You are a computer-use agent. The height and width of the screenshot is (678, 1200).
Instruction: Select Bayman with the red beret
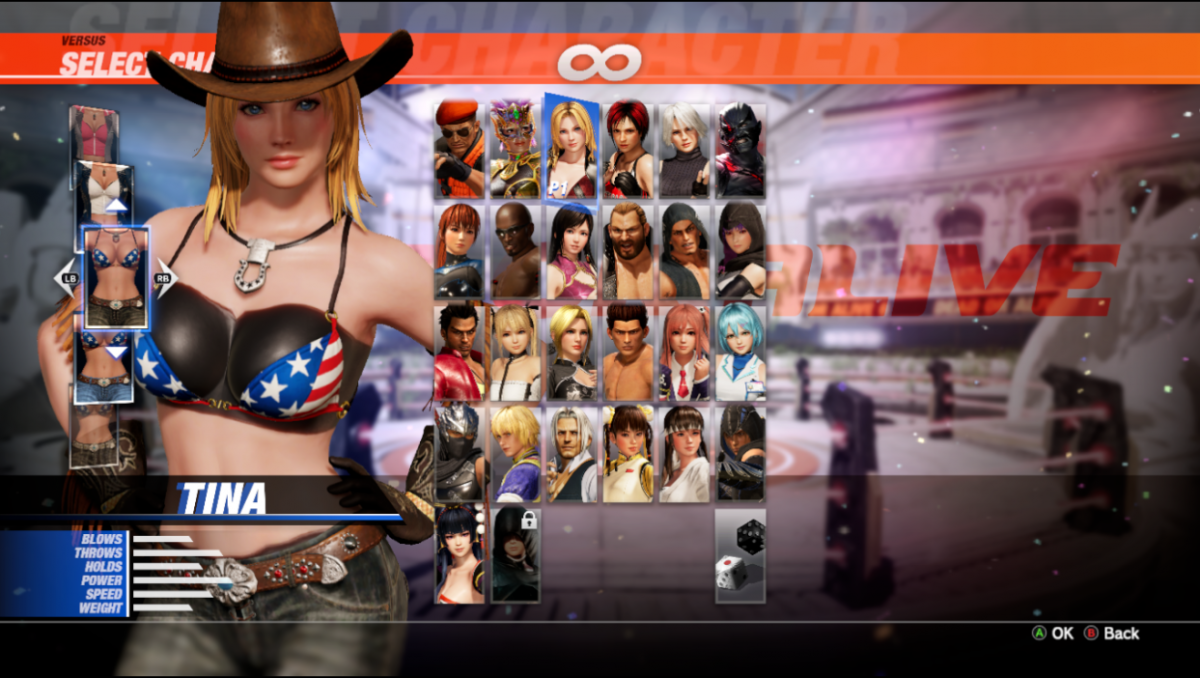coord(459,150)
